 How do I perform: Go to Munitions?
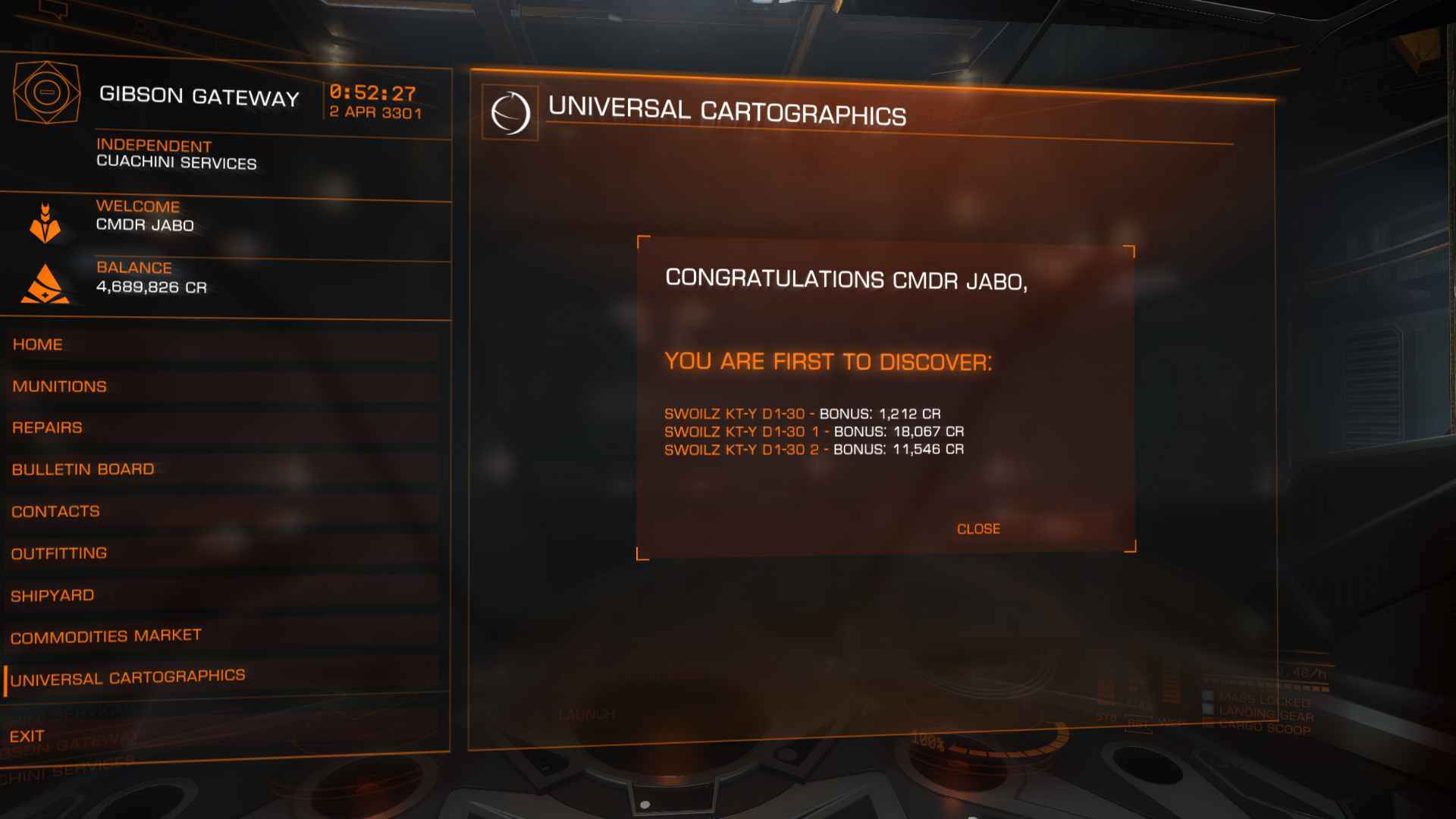(60, 386)
